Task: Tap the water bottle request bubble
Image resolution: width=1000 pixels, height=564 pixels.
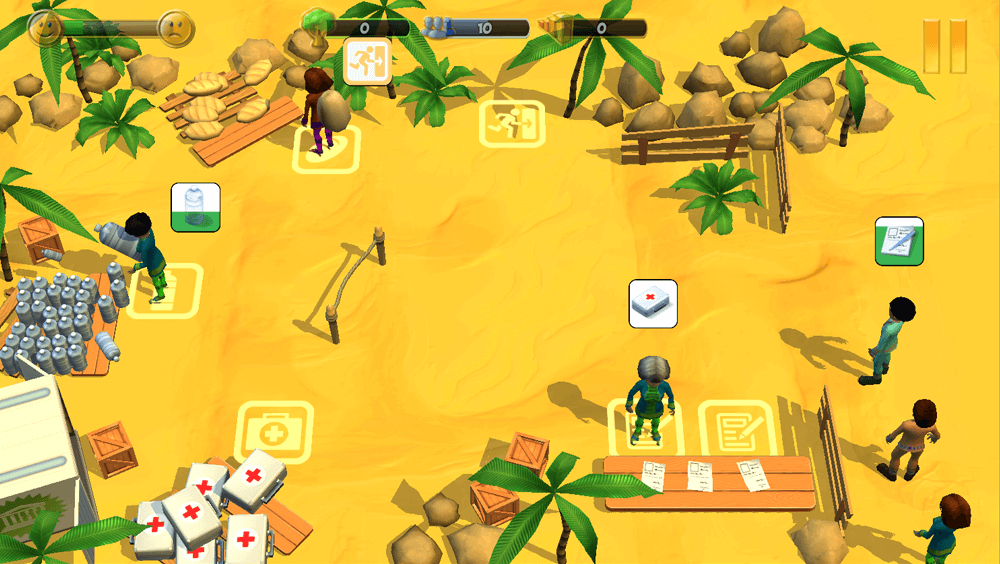Action: pos(195,208)
